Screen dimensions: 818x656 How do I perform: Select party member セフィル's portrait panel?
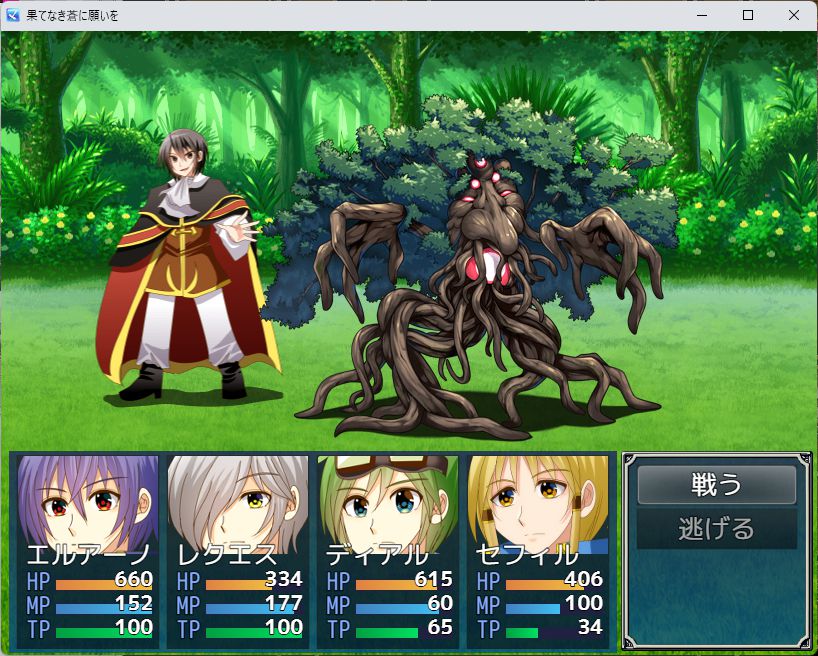point(538,548)
